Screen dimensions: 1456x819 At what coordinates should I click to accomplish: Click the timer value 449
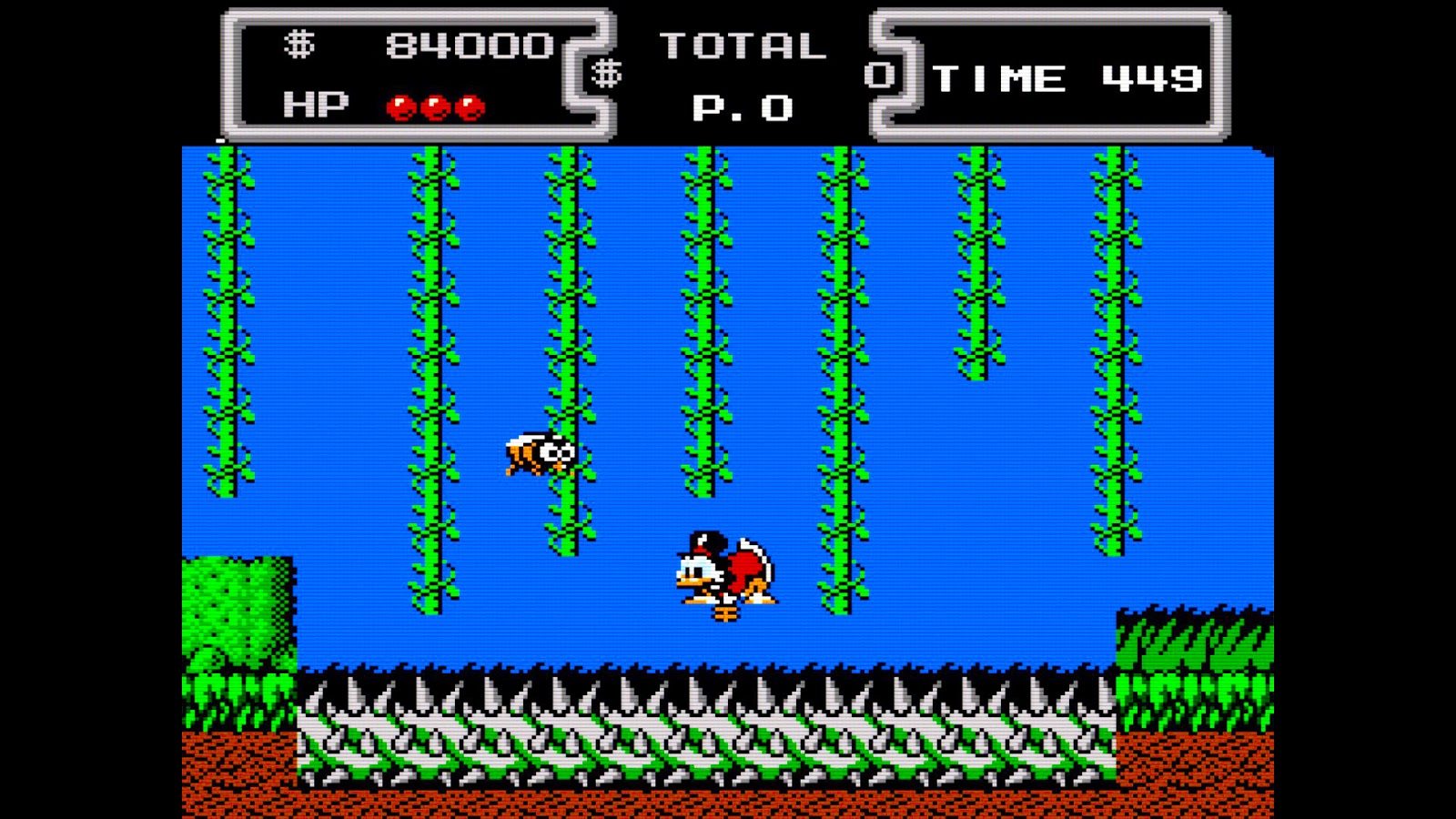point(1151,77)
